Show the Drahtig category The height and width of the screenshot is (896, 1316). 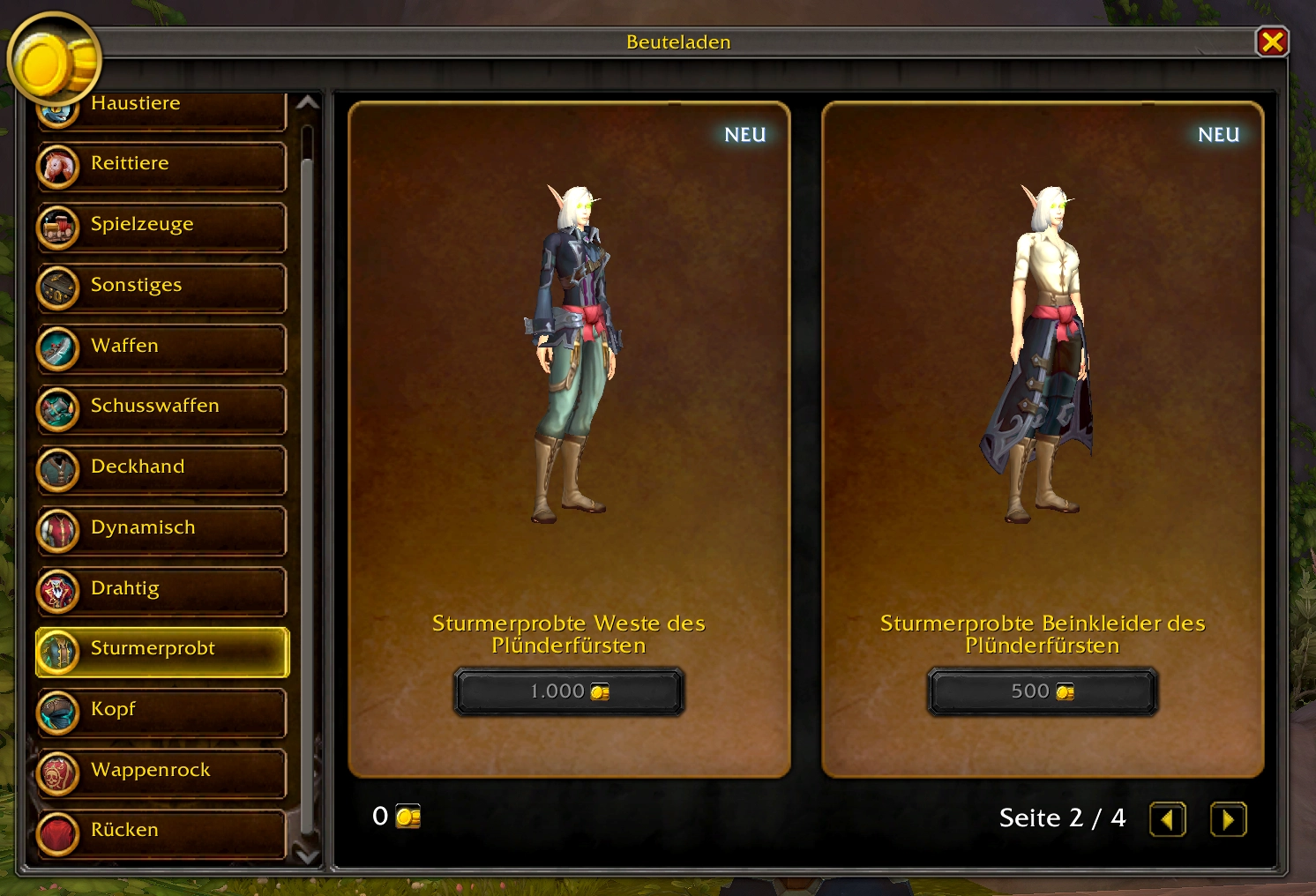162,590
